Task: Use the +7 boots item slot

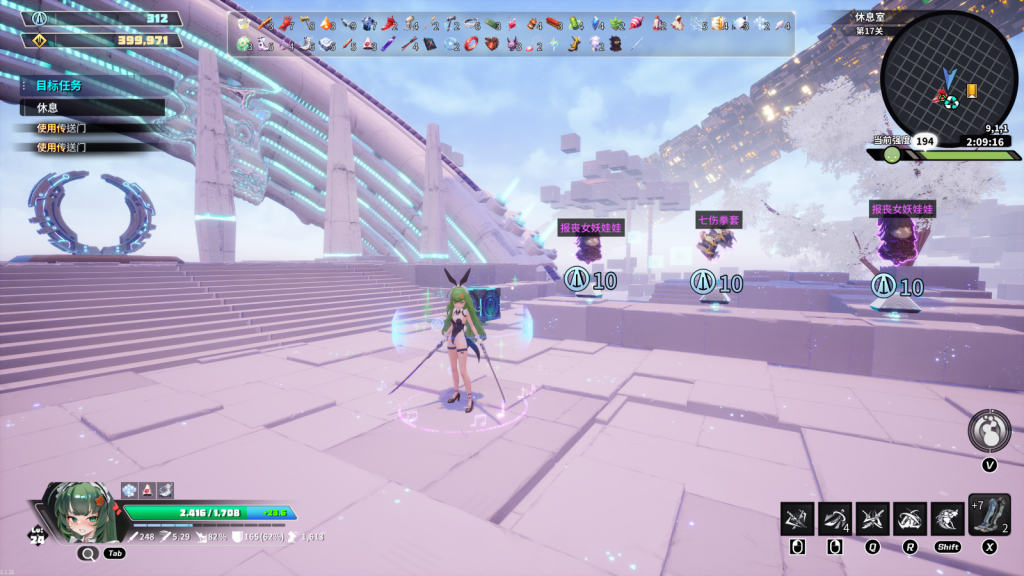Action: [989, 516]
